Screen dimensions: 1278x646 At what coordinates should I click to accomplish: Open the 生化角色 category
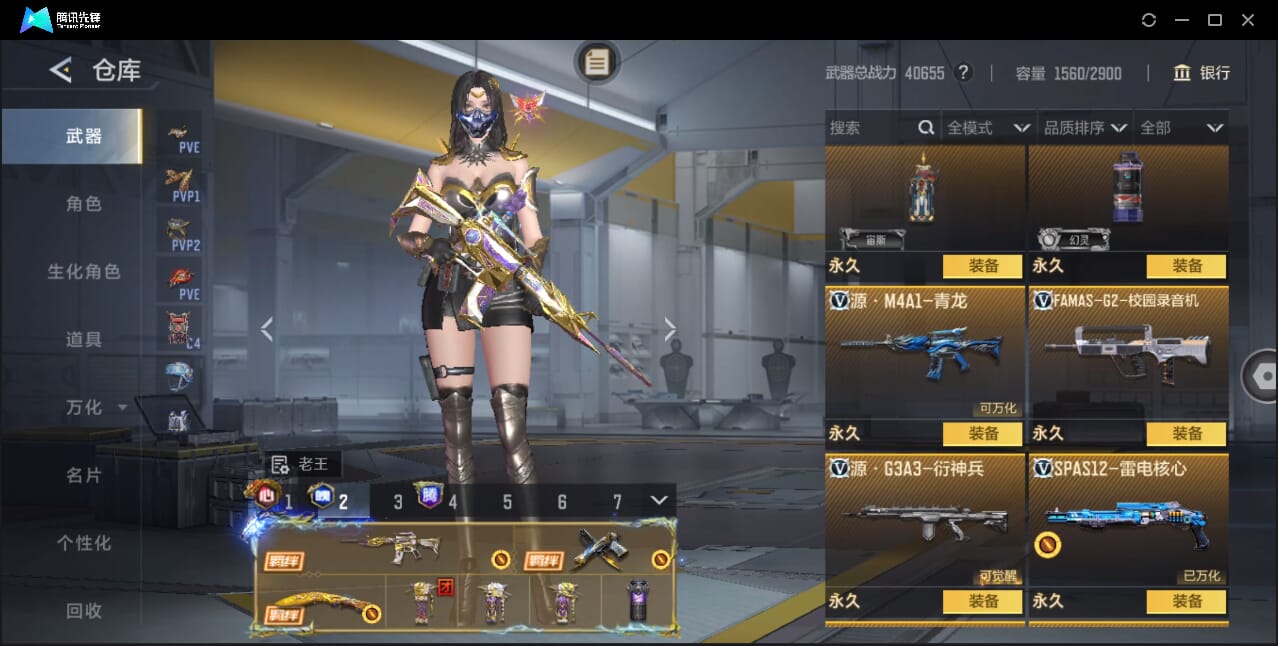[x=84, y=272]
